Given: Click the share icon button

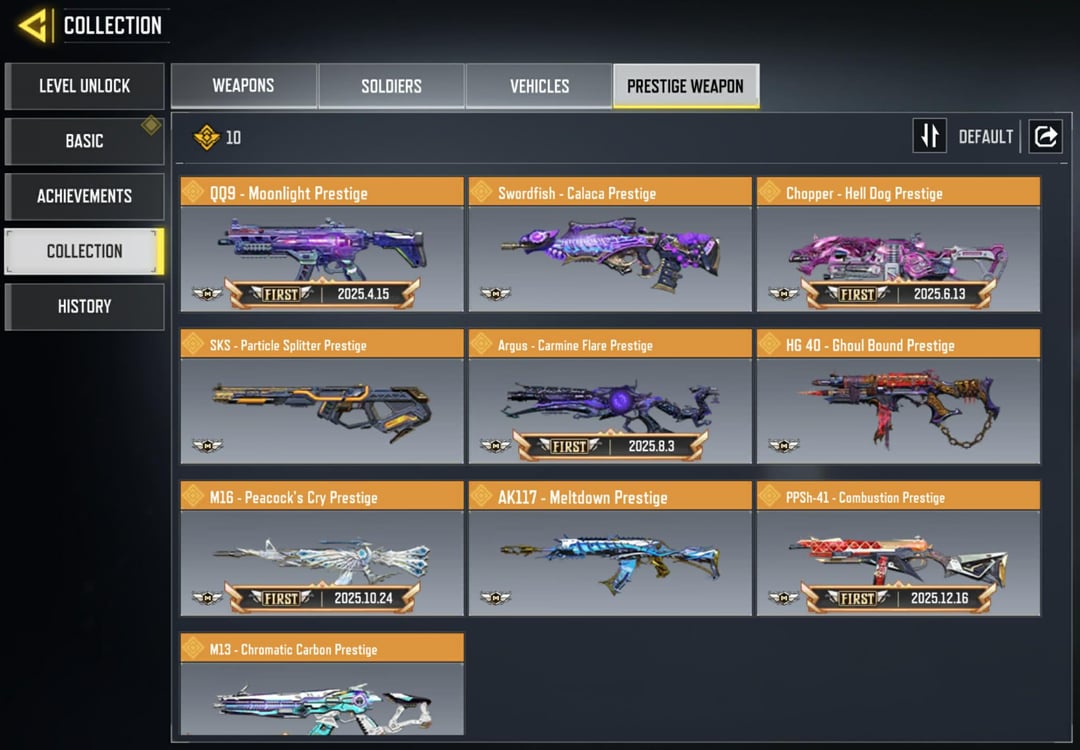Looking at the screenshot, I should tap(1045, 136).
